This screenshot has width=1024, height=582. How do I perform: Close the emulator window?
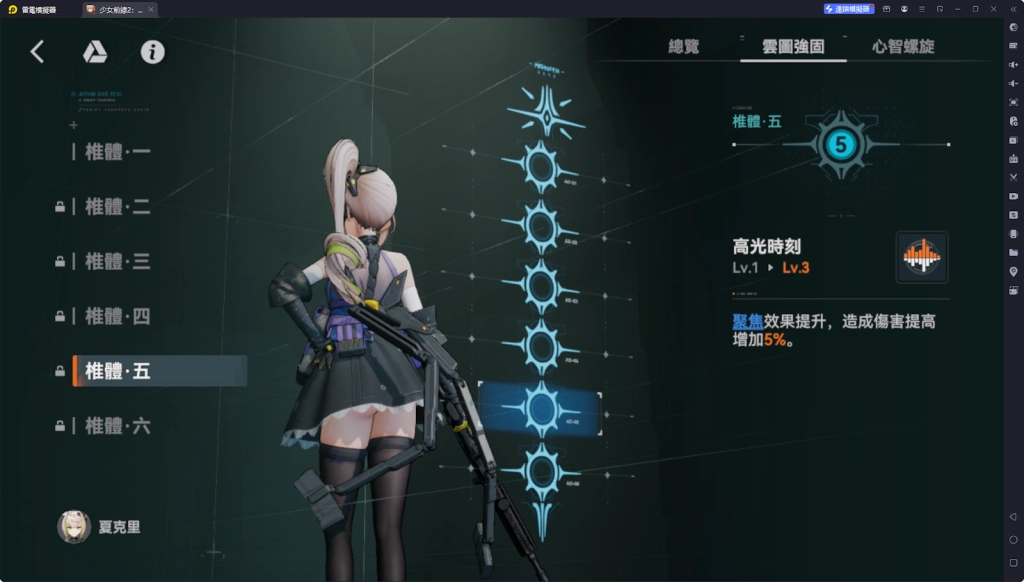(993, 9)
